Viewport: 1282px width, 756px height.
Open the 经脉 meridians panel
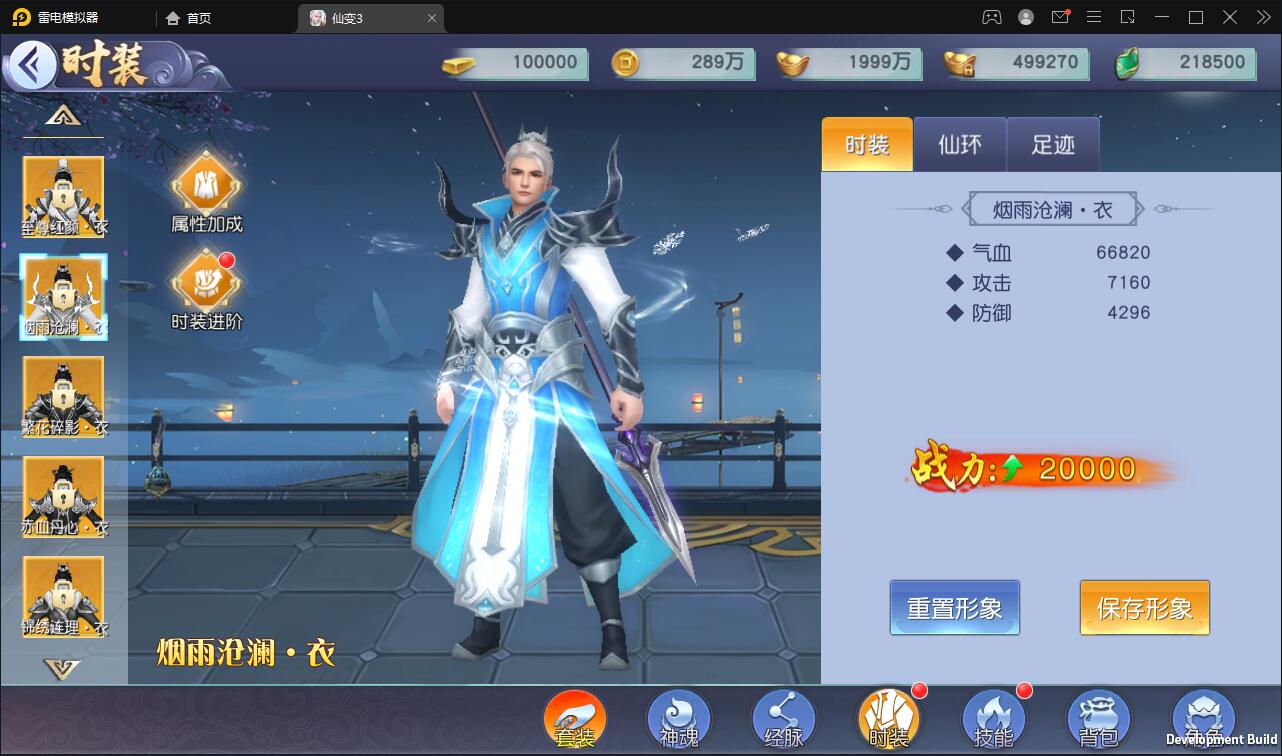(x=783, y=718)
